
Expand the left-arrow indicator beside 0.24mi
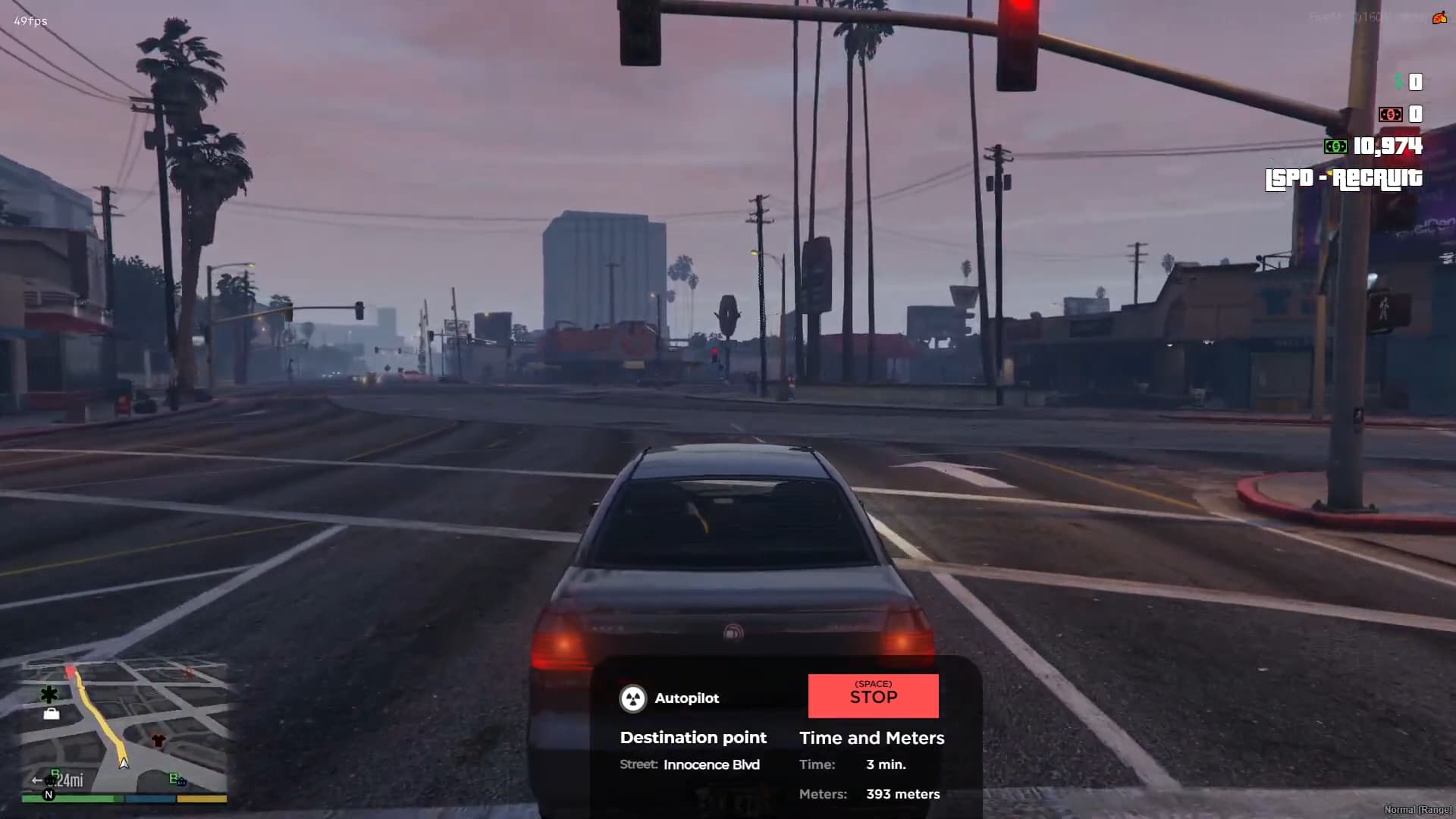pyautogui.click(x=37, y=780)
